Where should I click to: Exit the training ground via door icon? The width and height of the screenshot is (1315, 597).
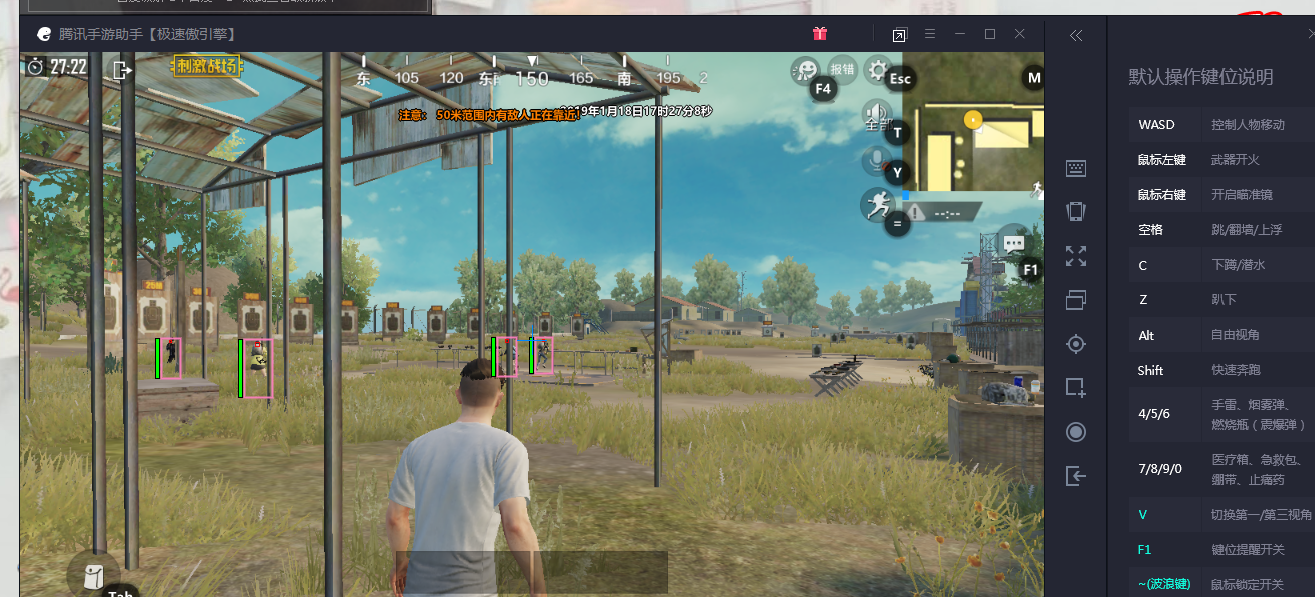pyautogui.click(x=122, y=70)
